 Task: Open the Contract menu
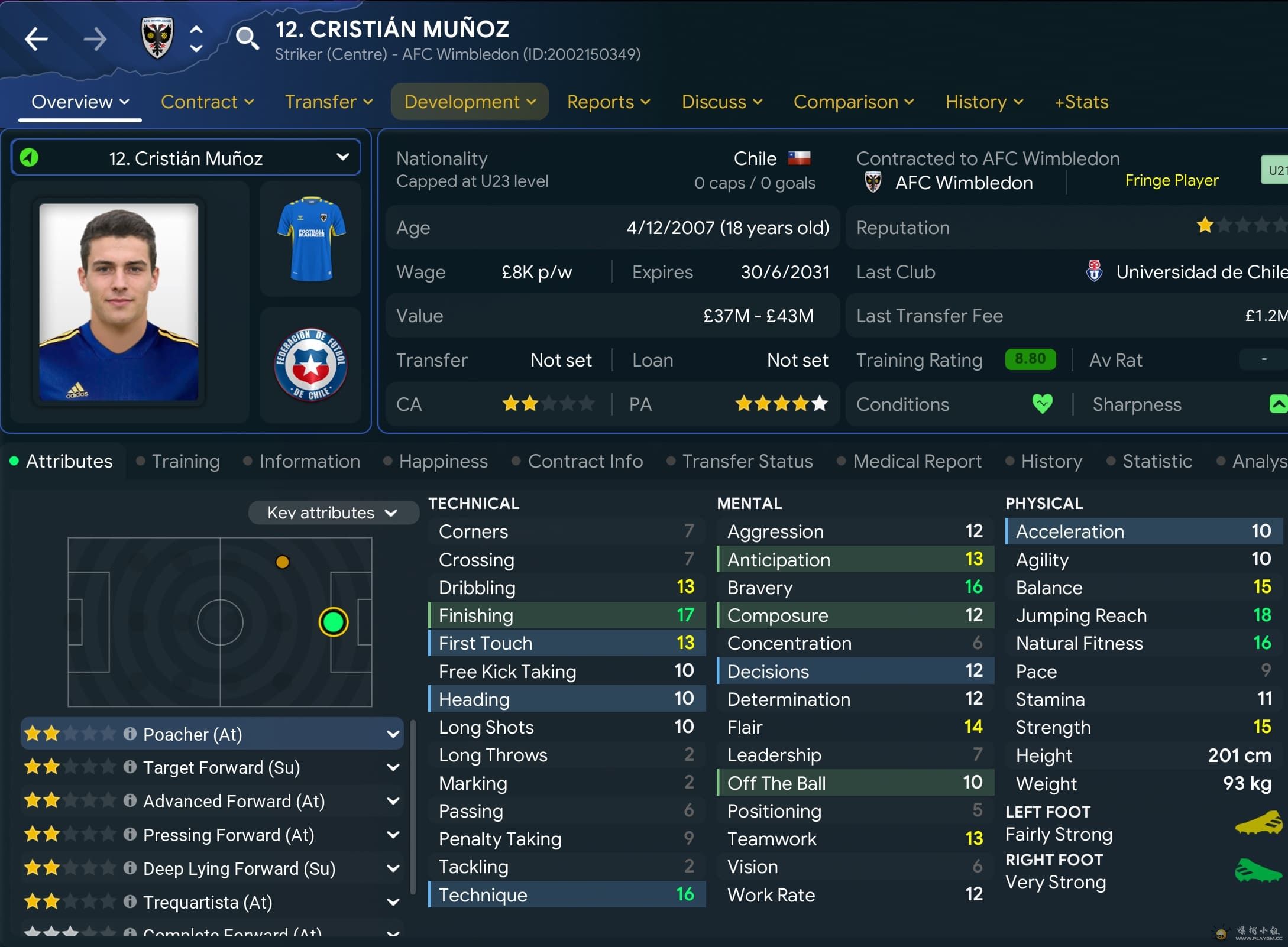(x=207, y=102)
